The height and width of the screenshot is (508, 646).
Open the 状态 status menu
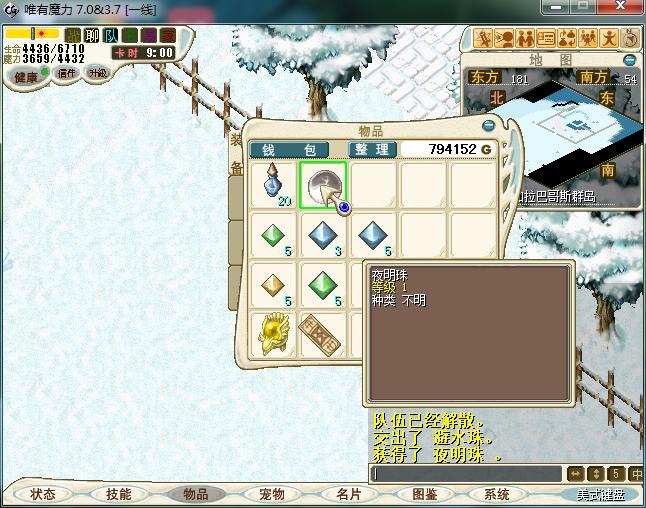[x=43, y=494]
